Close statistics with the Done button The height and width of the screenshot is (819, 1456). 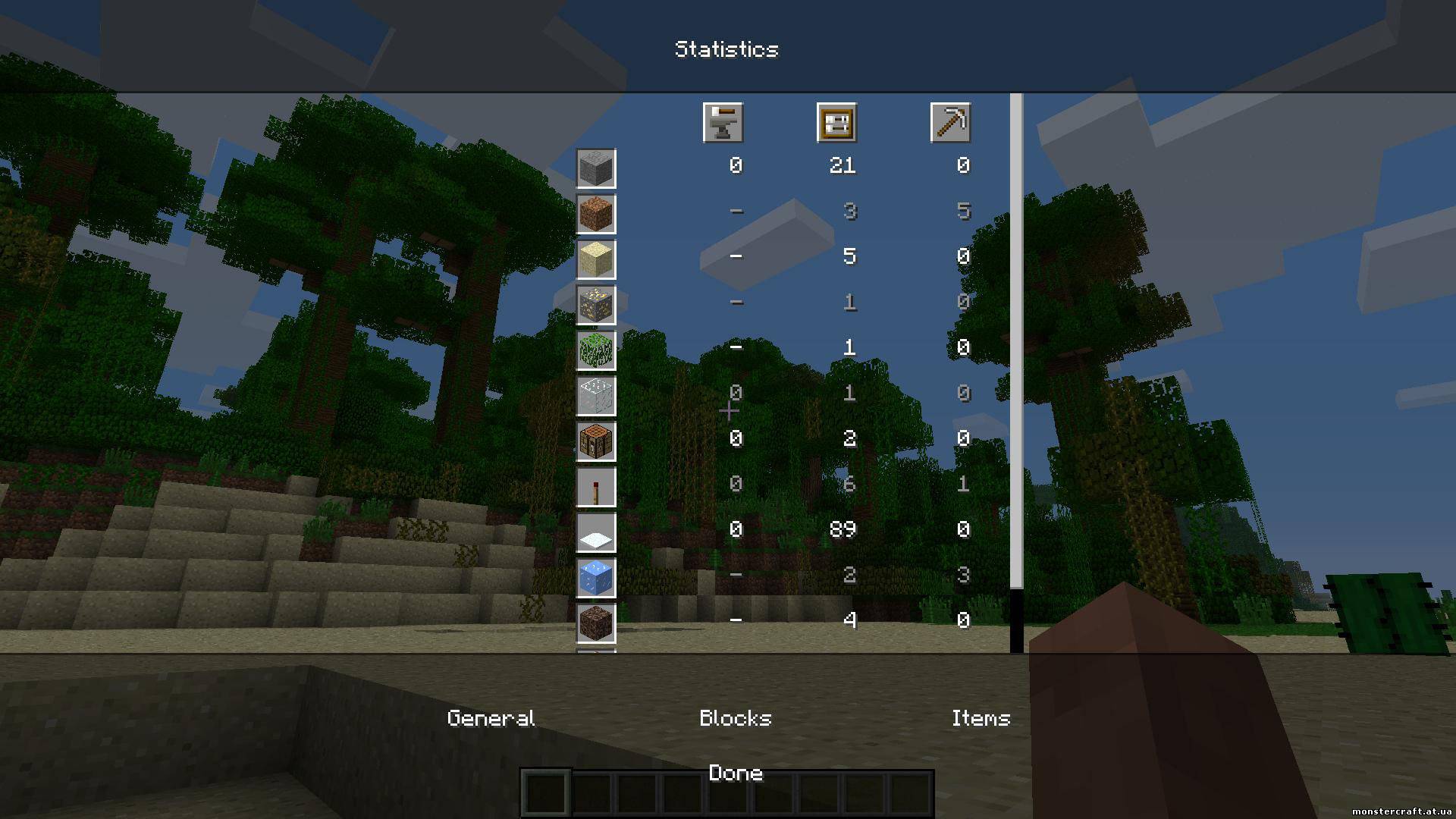735,773
